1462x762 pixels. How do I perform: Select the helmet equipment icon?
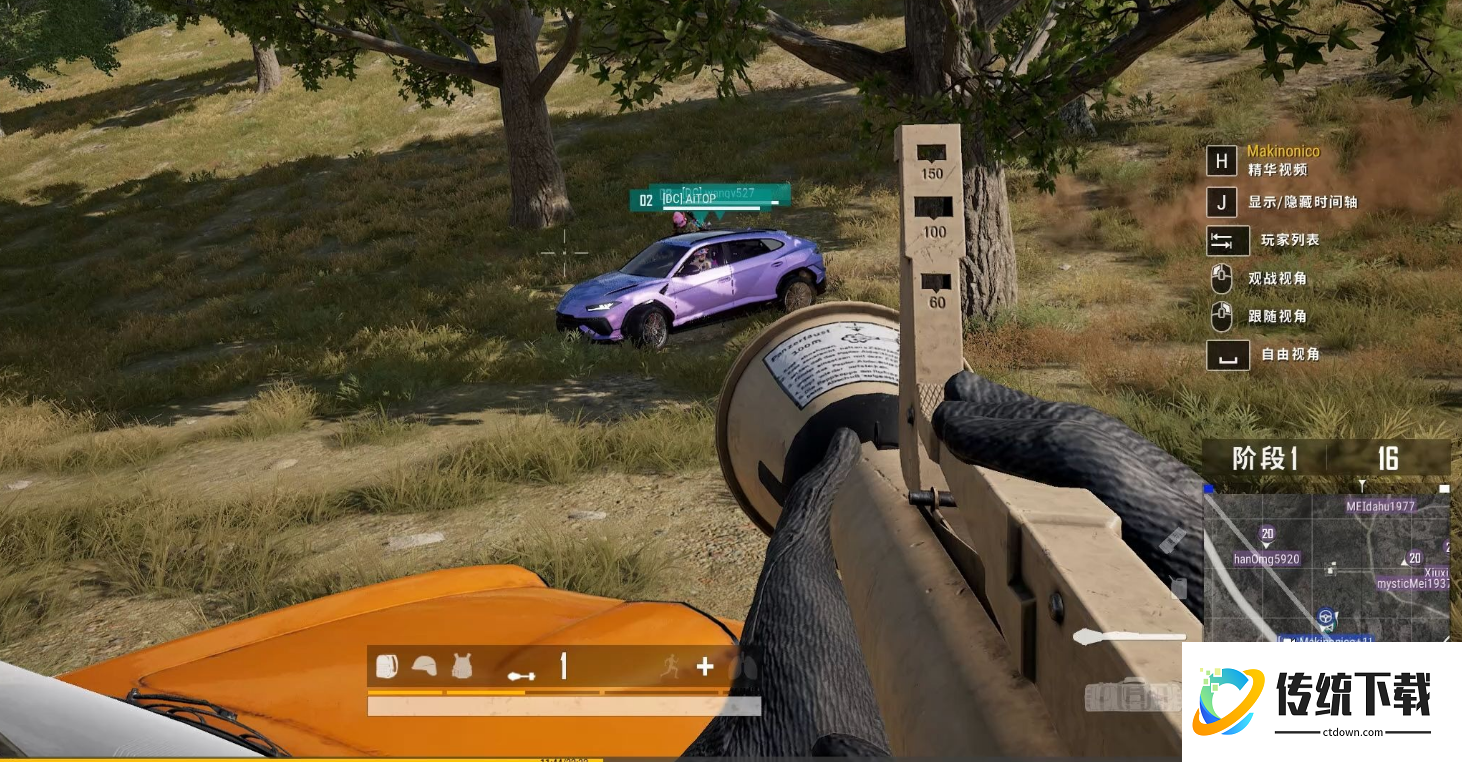(424, 666)
